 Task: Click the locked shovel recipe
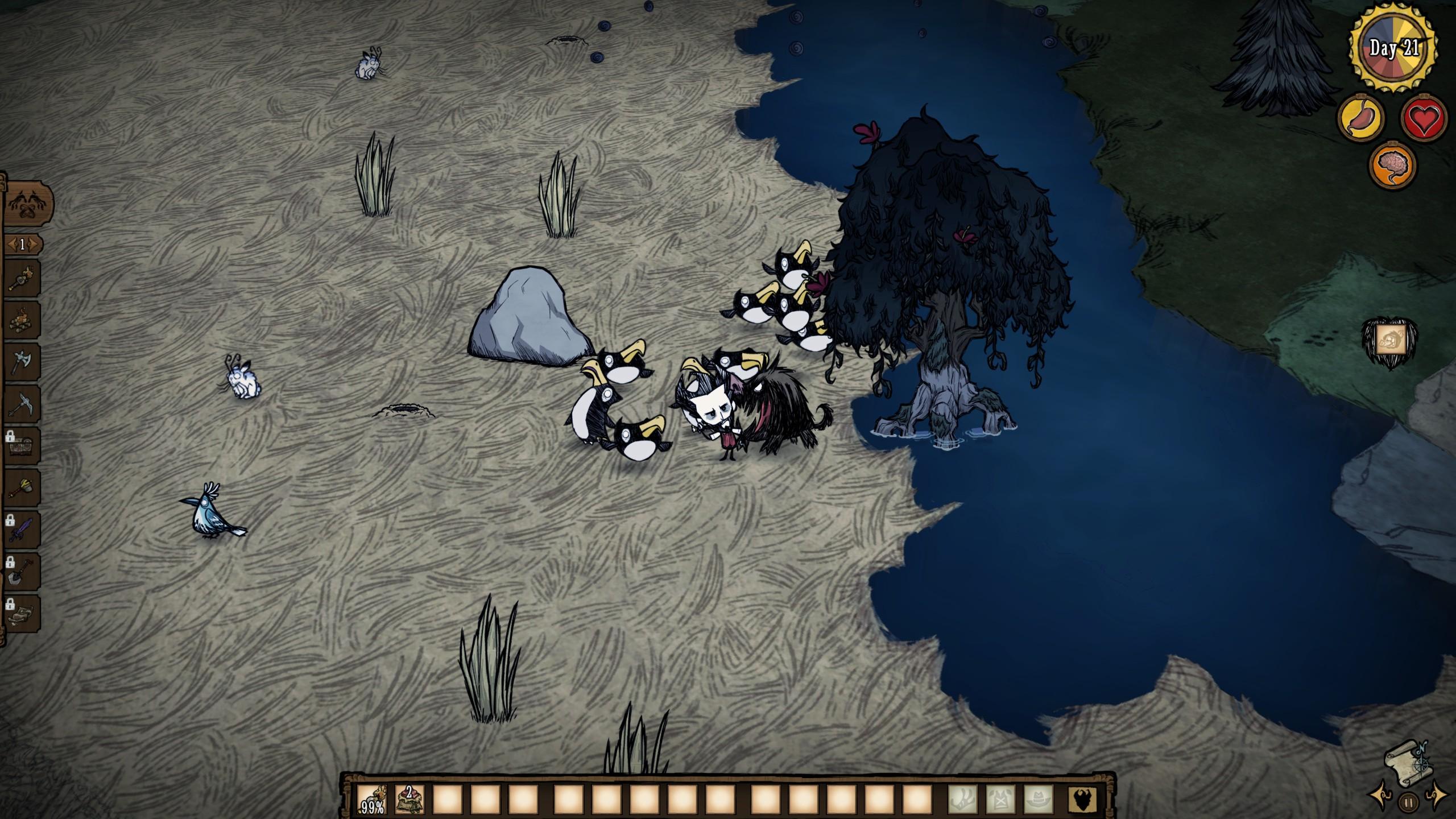click(x=22, y=571)
